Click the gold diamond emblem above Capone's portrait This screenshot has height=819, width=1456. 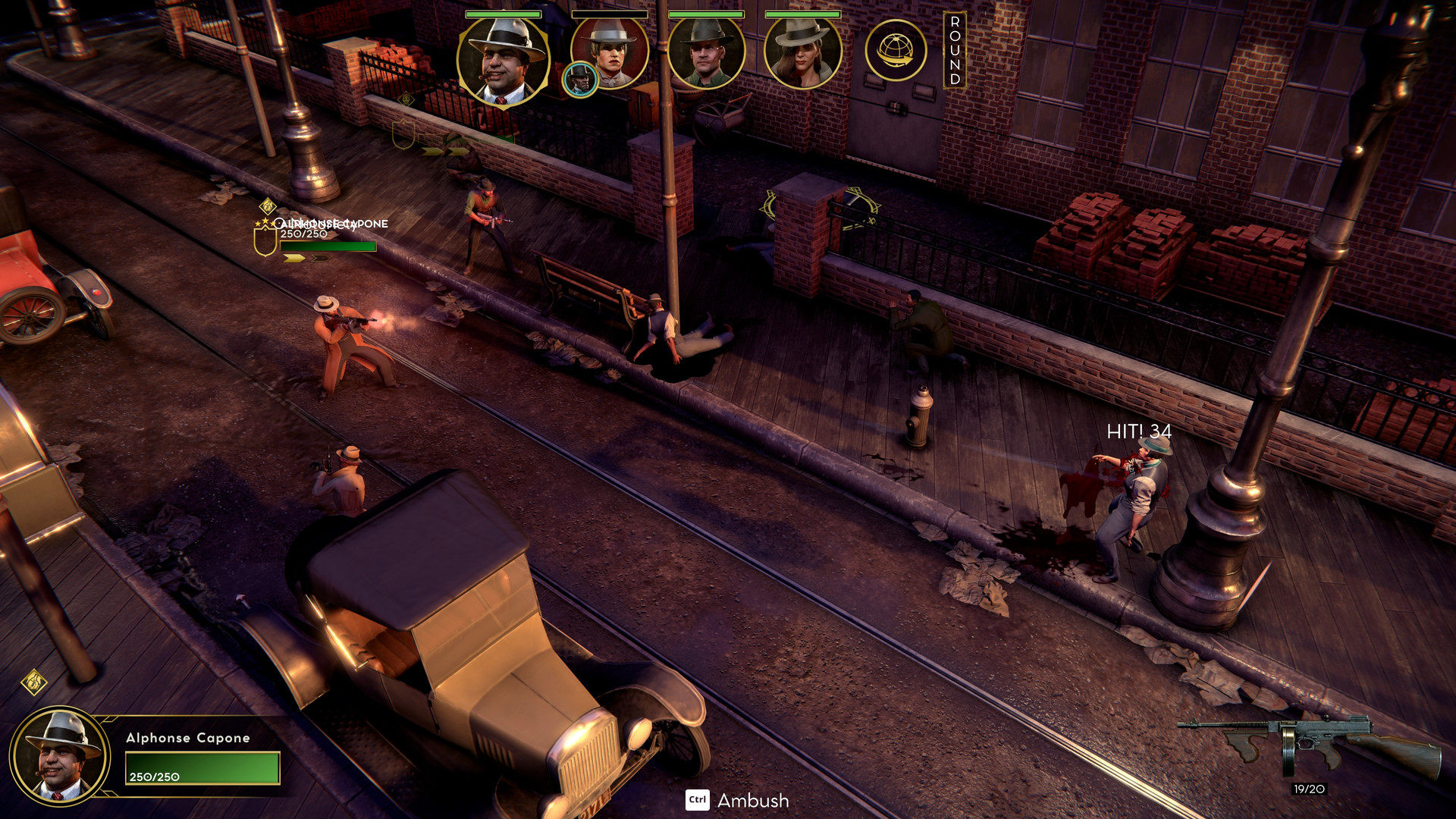[x=34, y=682]
